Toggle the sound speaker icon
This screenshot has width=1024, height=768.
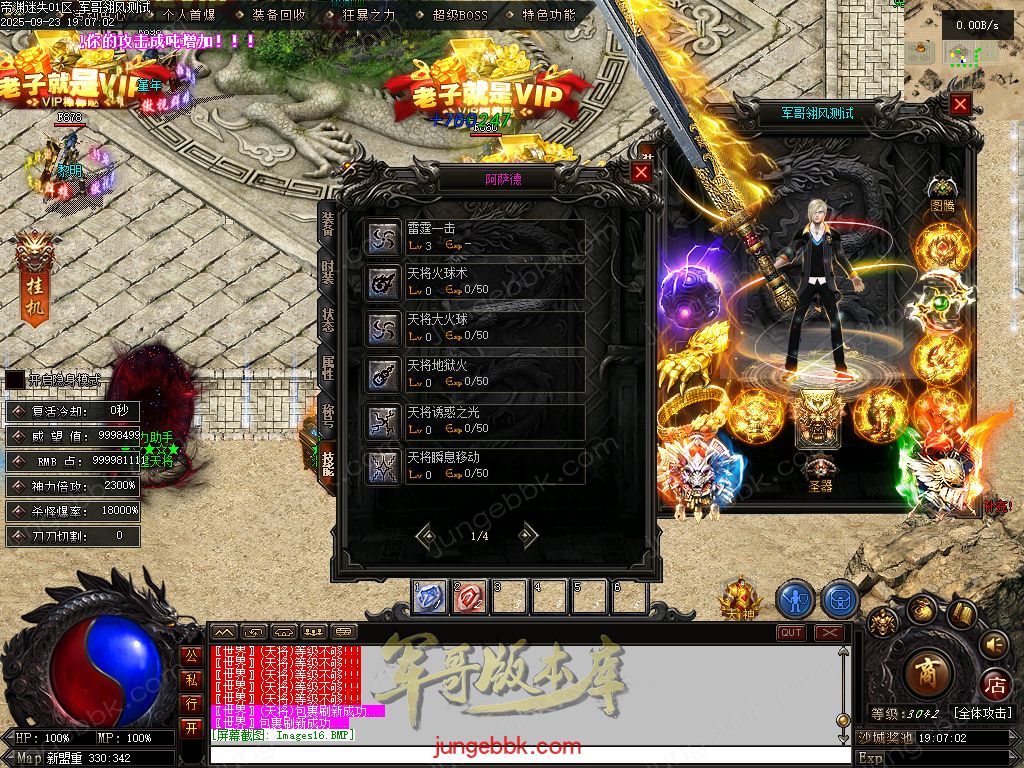(x=993, y=643)
